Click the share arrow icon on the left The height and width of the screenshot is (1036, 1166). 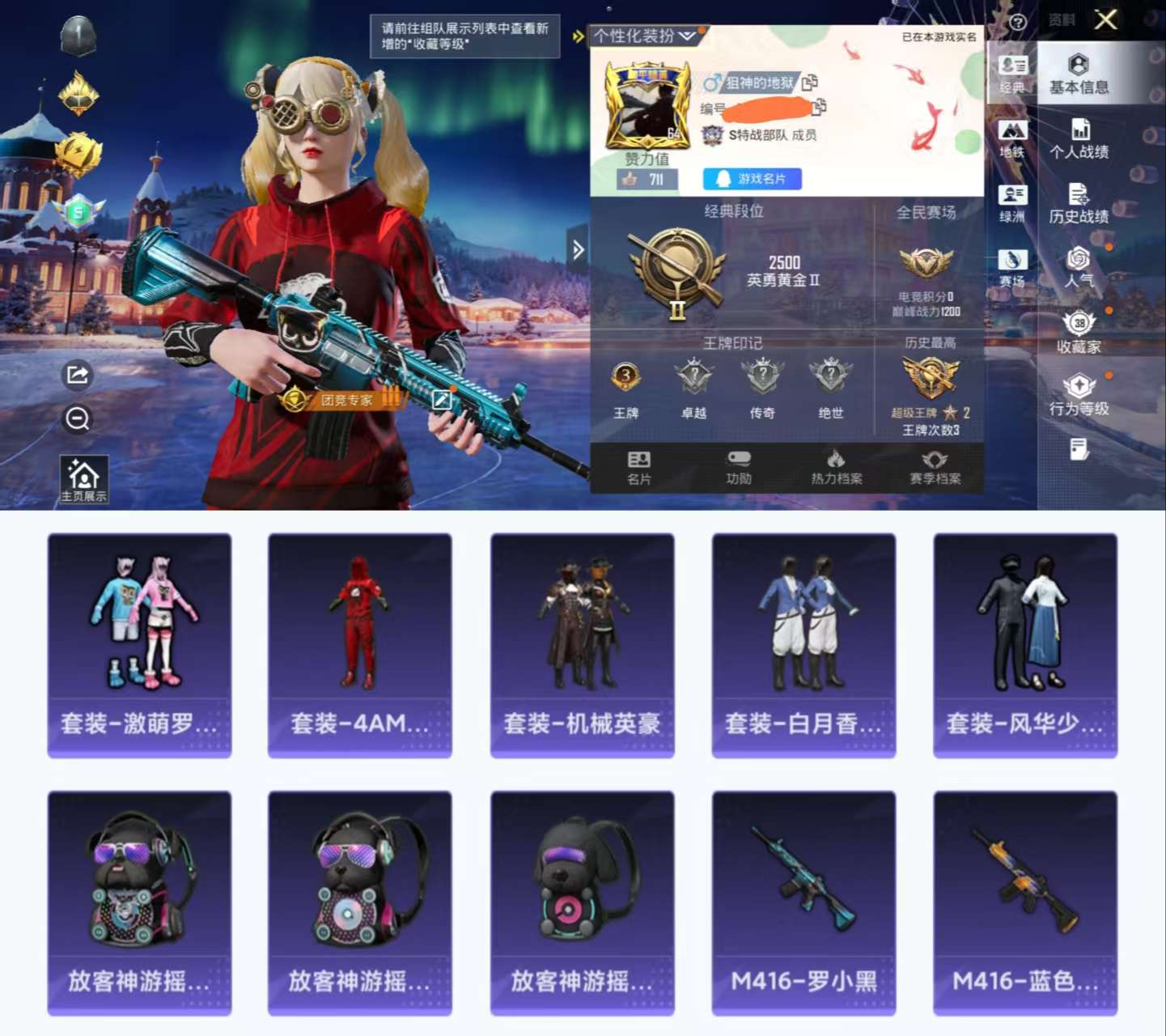tap(77, 375)
